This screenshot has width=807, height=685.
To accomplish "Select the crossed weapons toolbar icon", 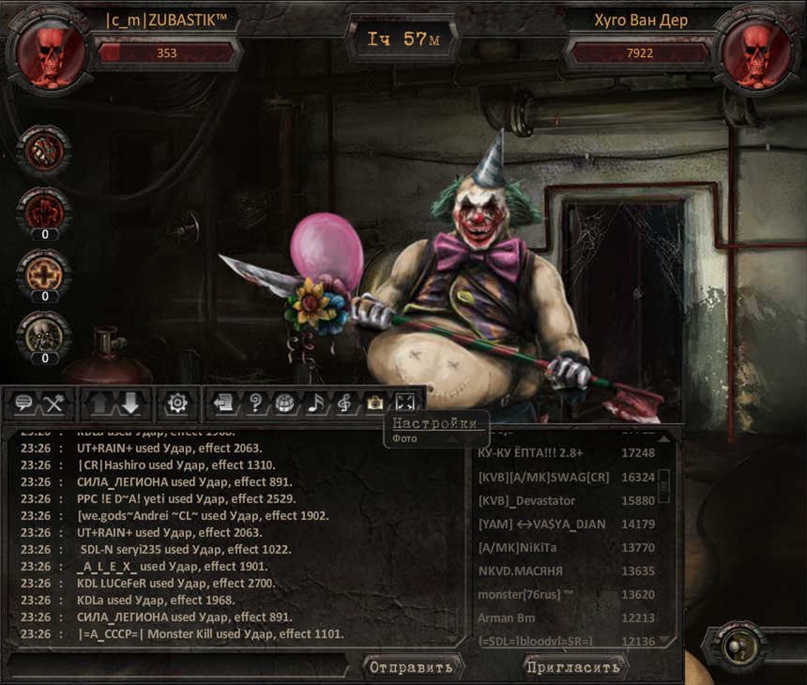I will pos(54,403).
